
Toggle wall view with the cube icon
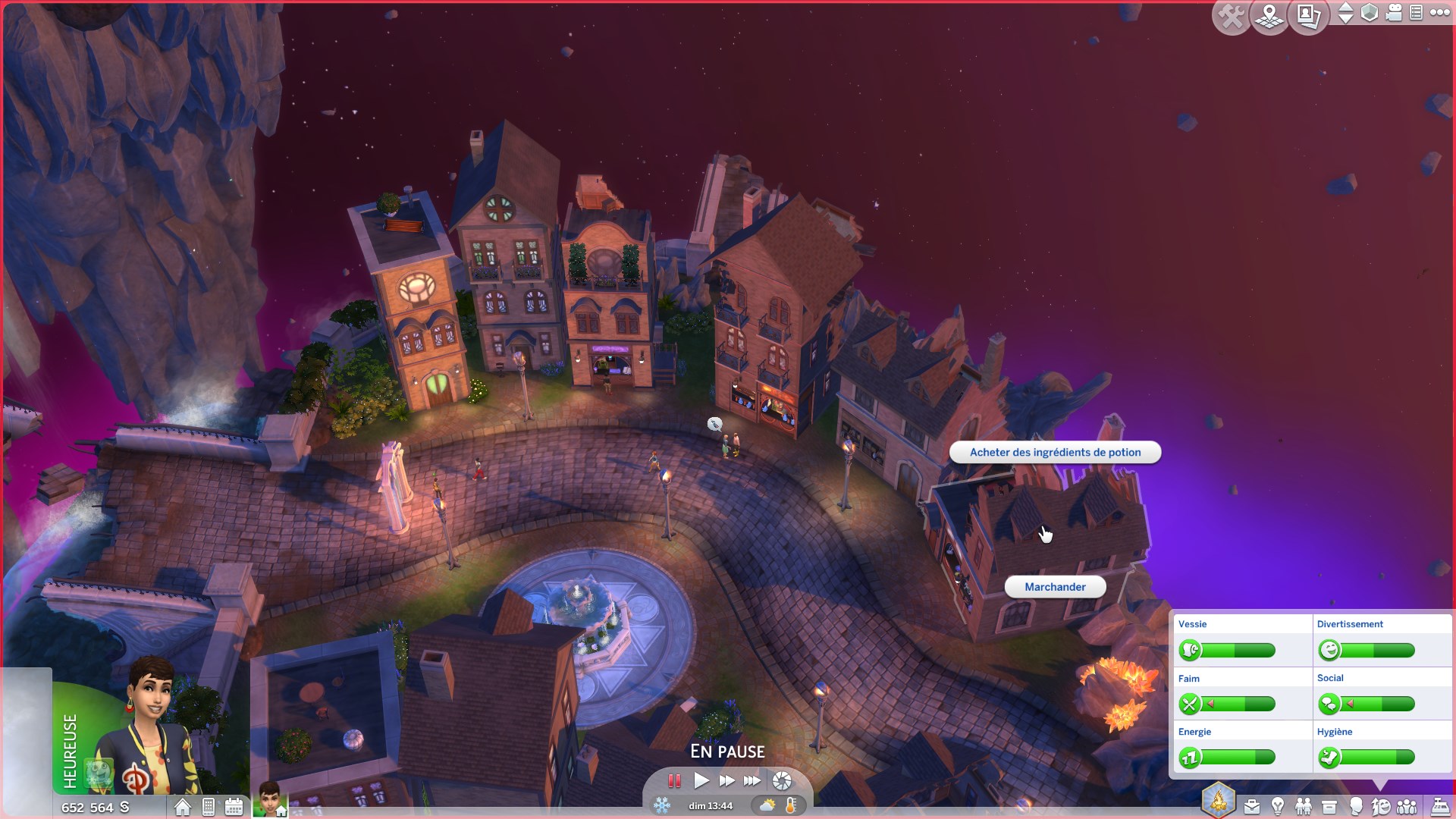(1370, 13)
